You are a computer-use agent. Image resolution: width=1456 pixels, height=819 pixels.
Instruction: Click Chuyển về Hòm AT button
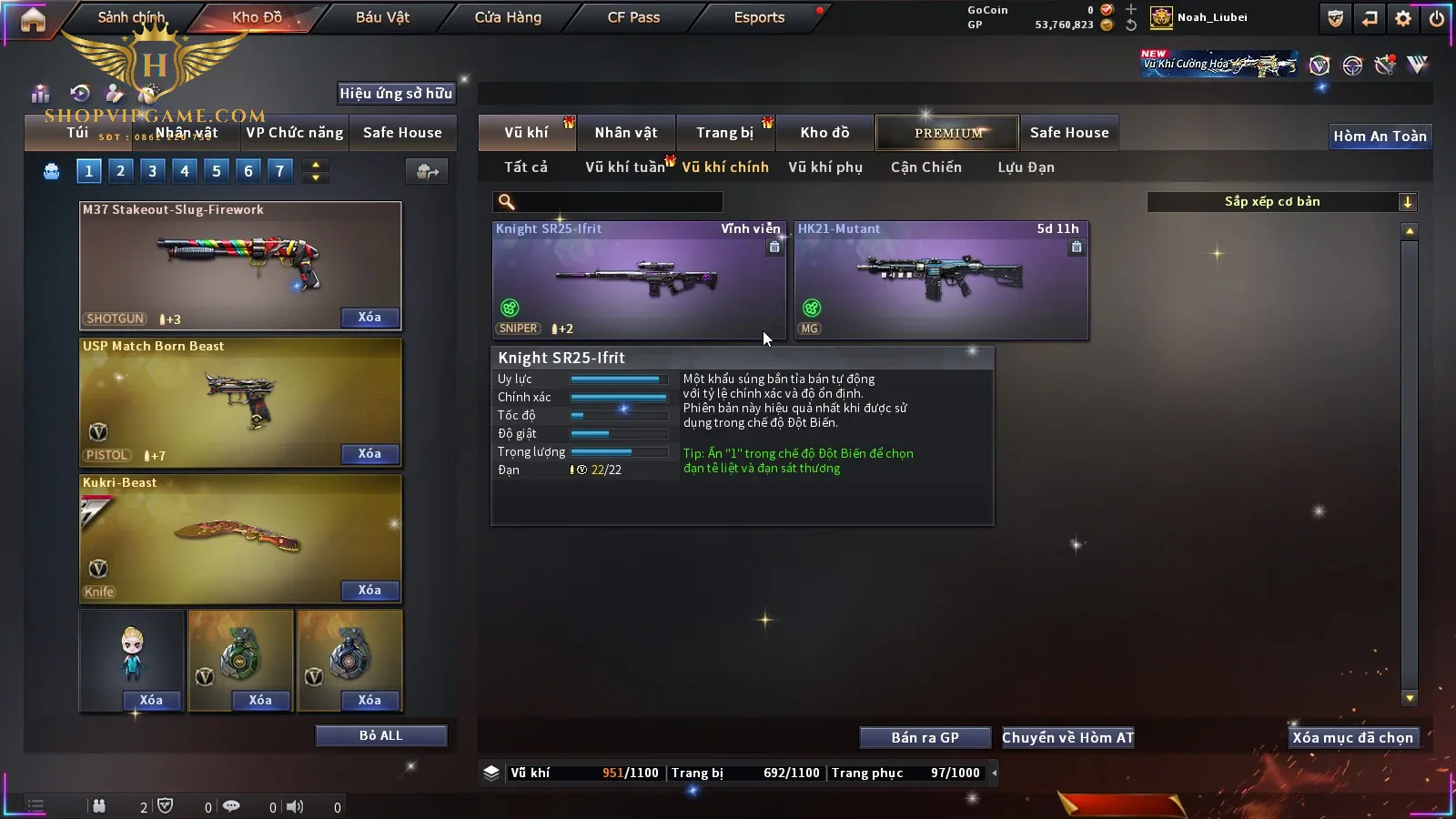[x=1067, y=738]
